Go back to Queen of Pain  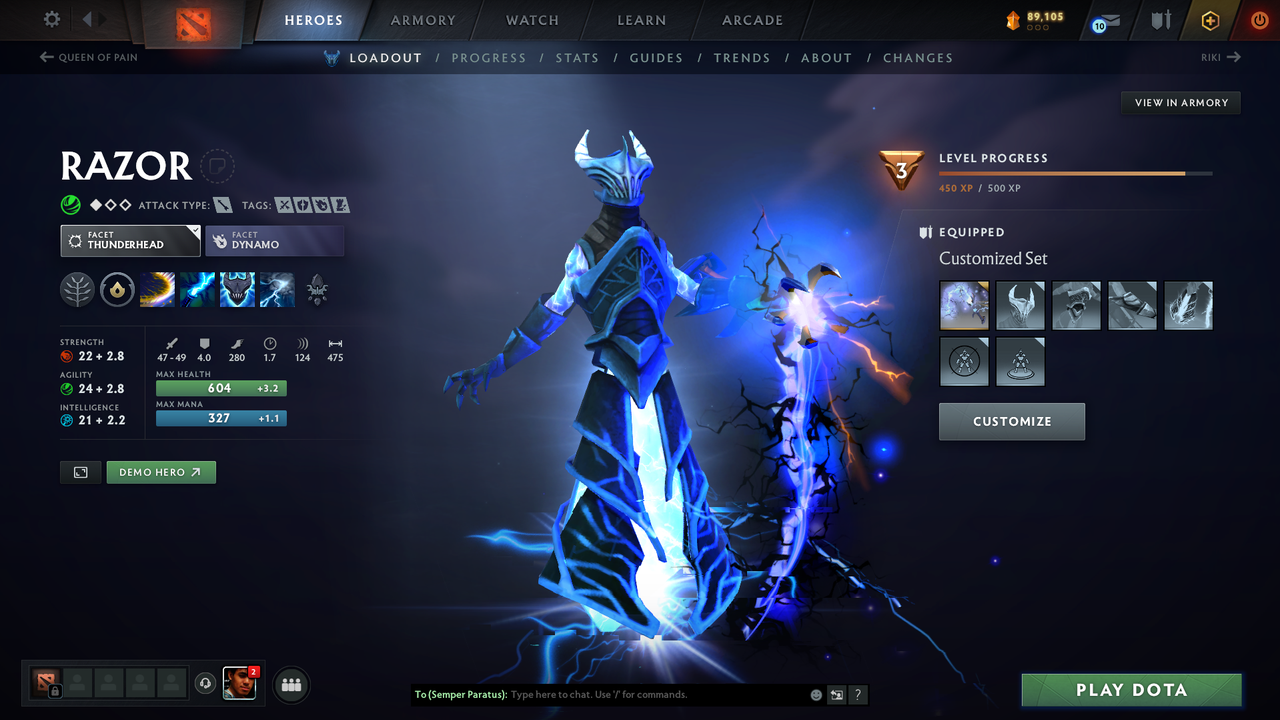[x=88, y=57]
